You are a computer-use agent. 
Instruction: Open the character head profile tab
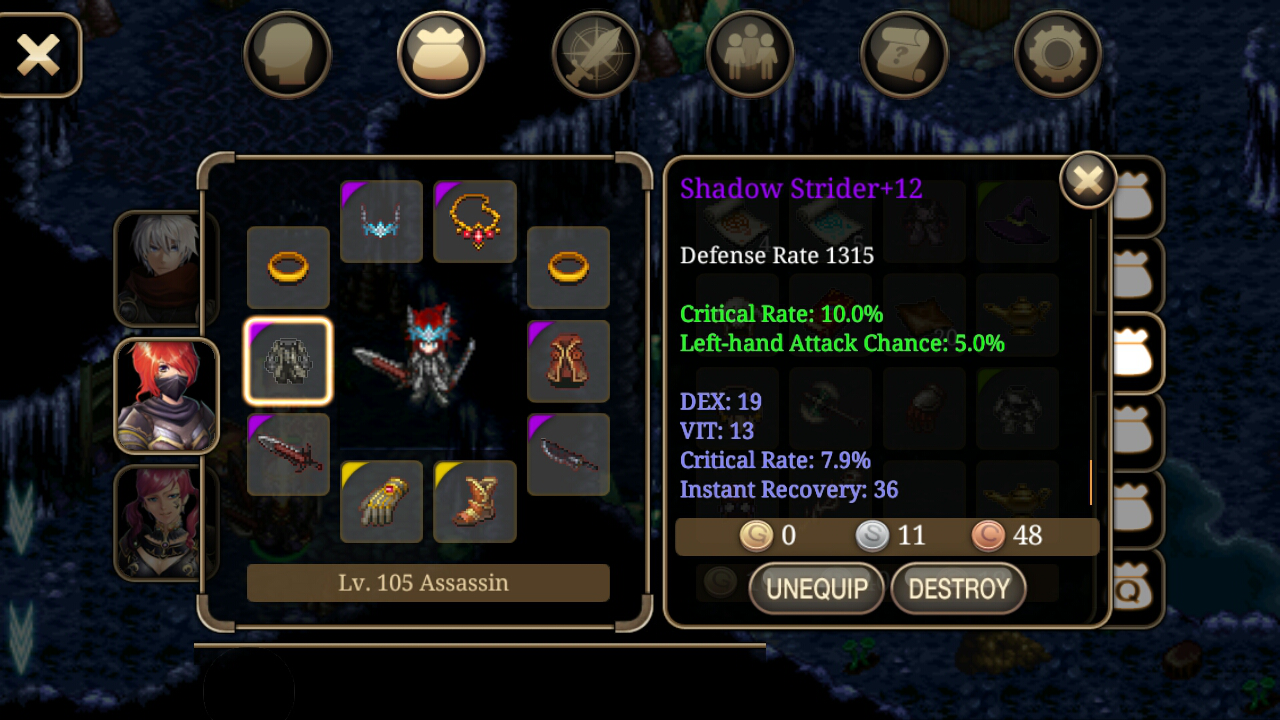[287, 54]
